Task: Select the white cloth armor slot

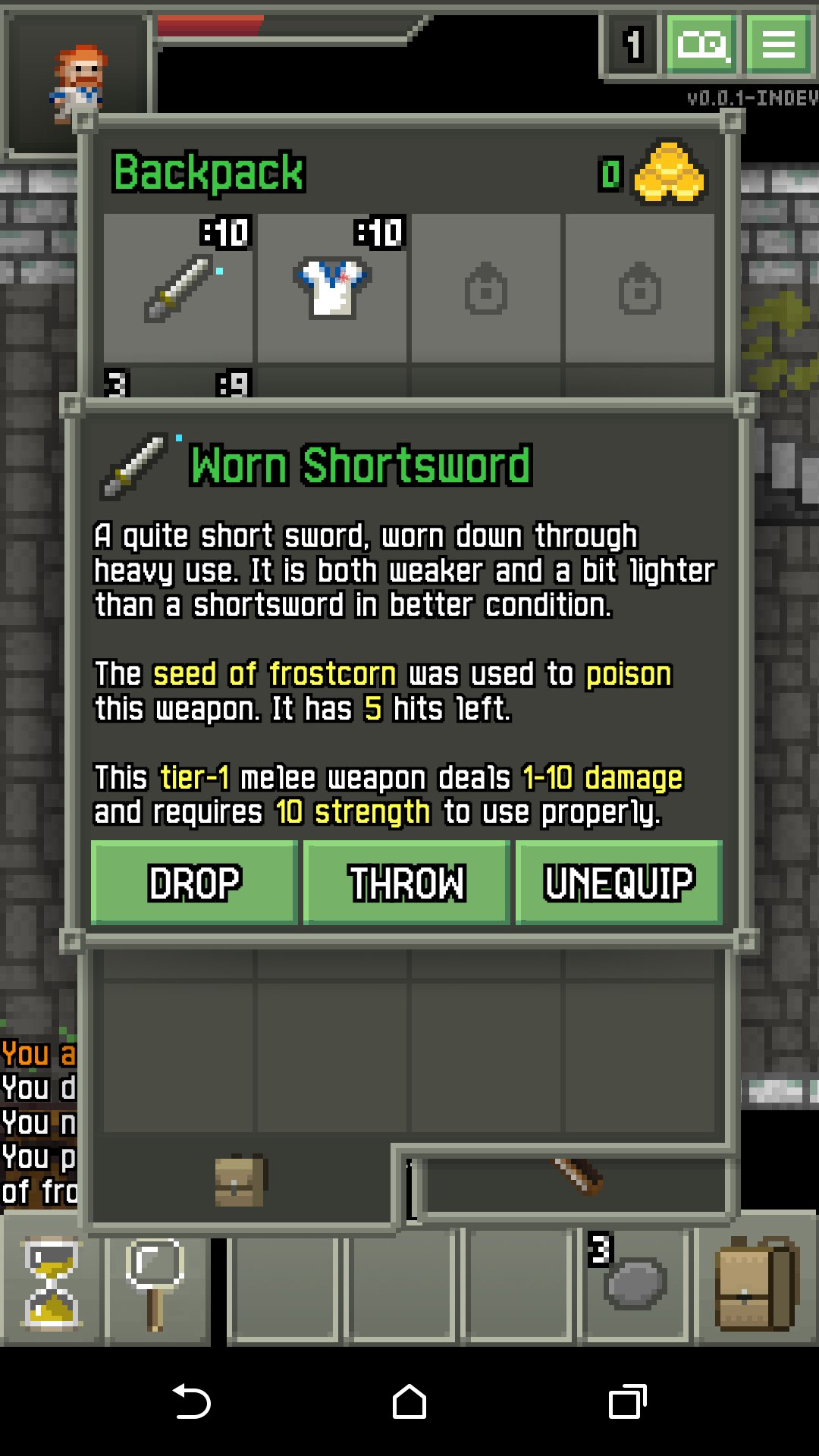Action: 333,288
